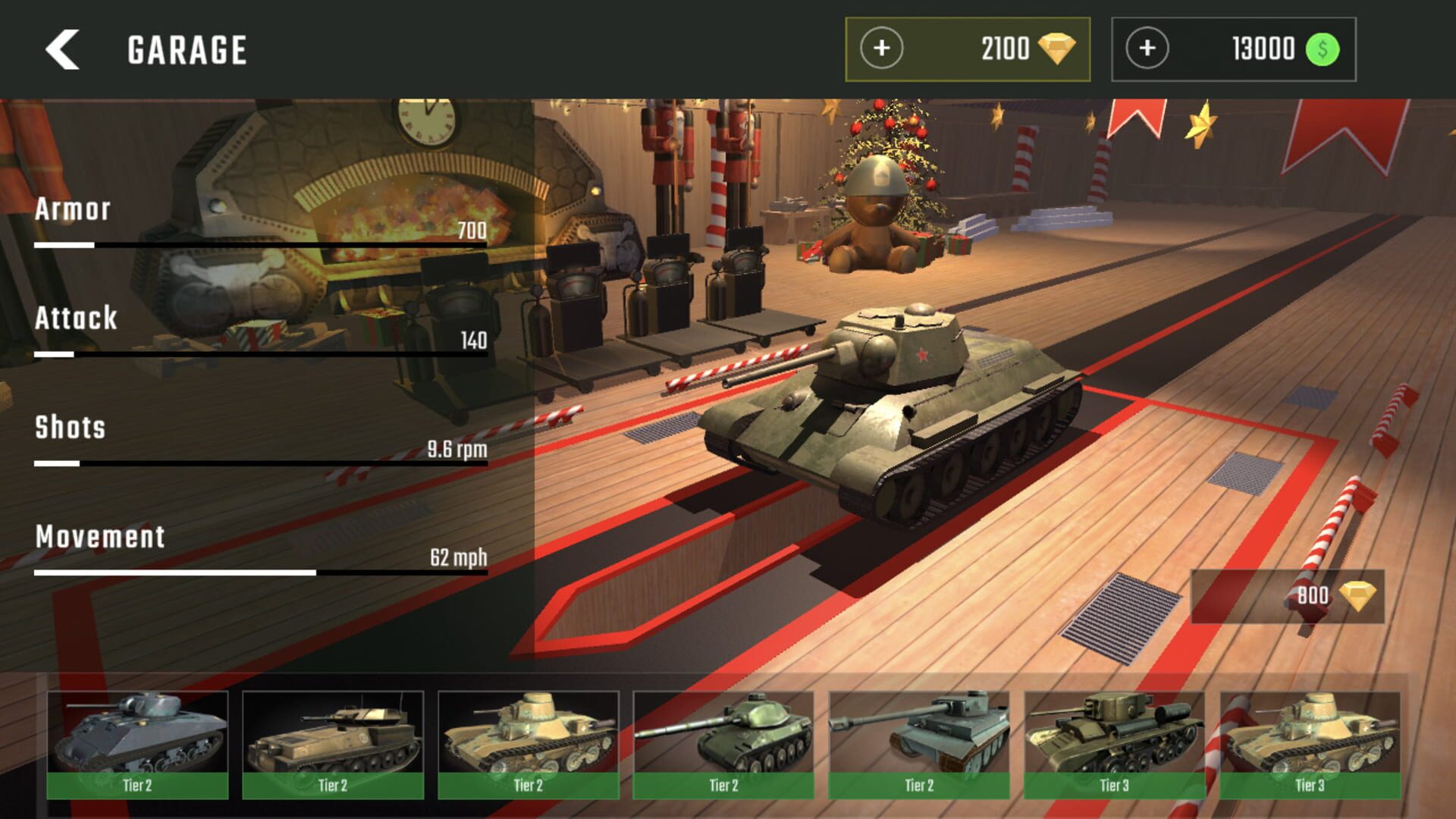Open the GARAGE screen title
Viewport: 1456px width, 819px height.
(186, 49)
